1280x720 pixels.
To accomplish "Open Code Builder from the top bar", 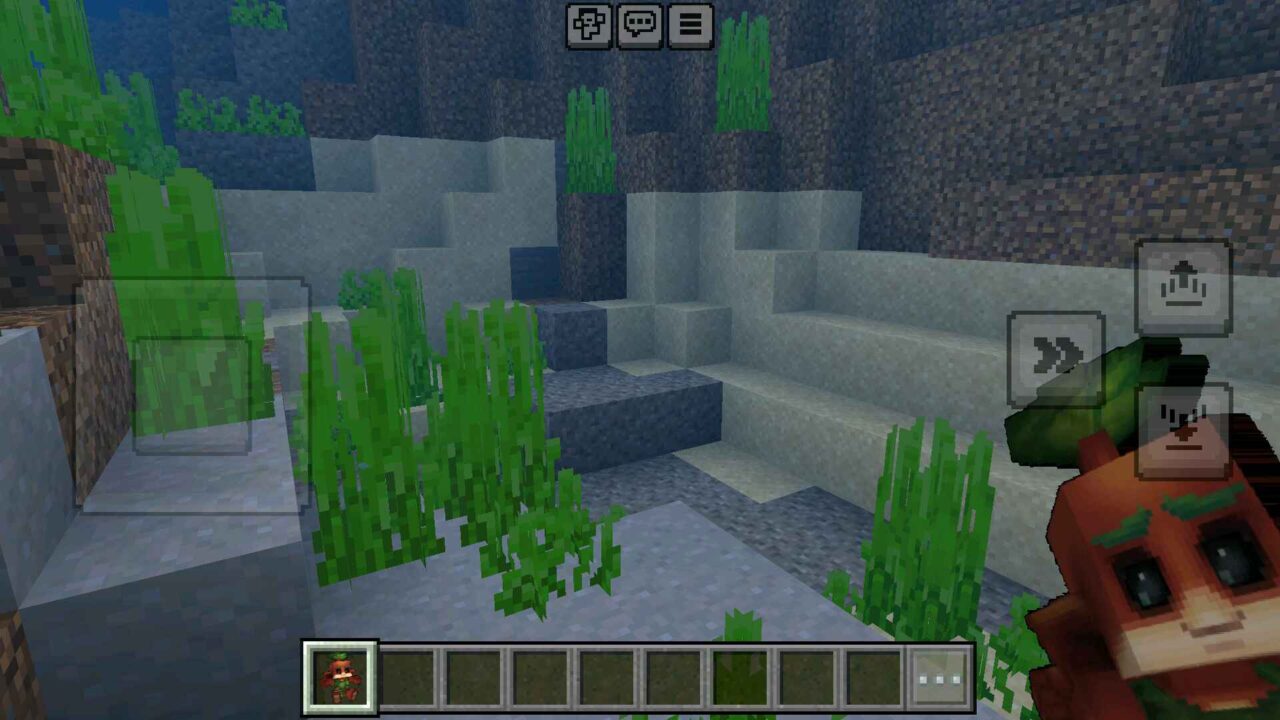I will 590,27.
